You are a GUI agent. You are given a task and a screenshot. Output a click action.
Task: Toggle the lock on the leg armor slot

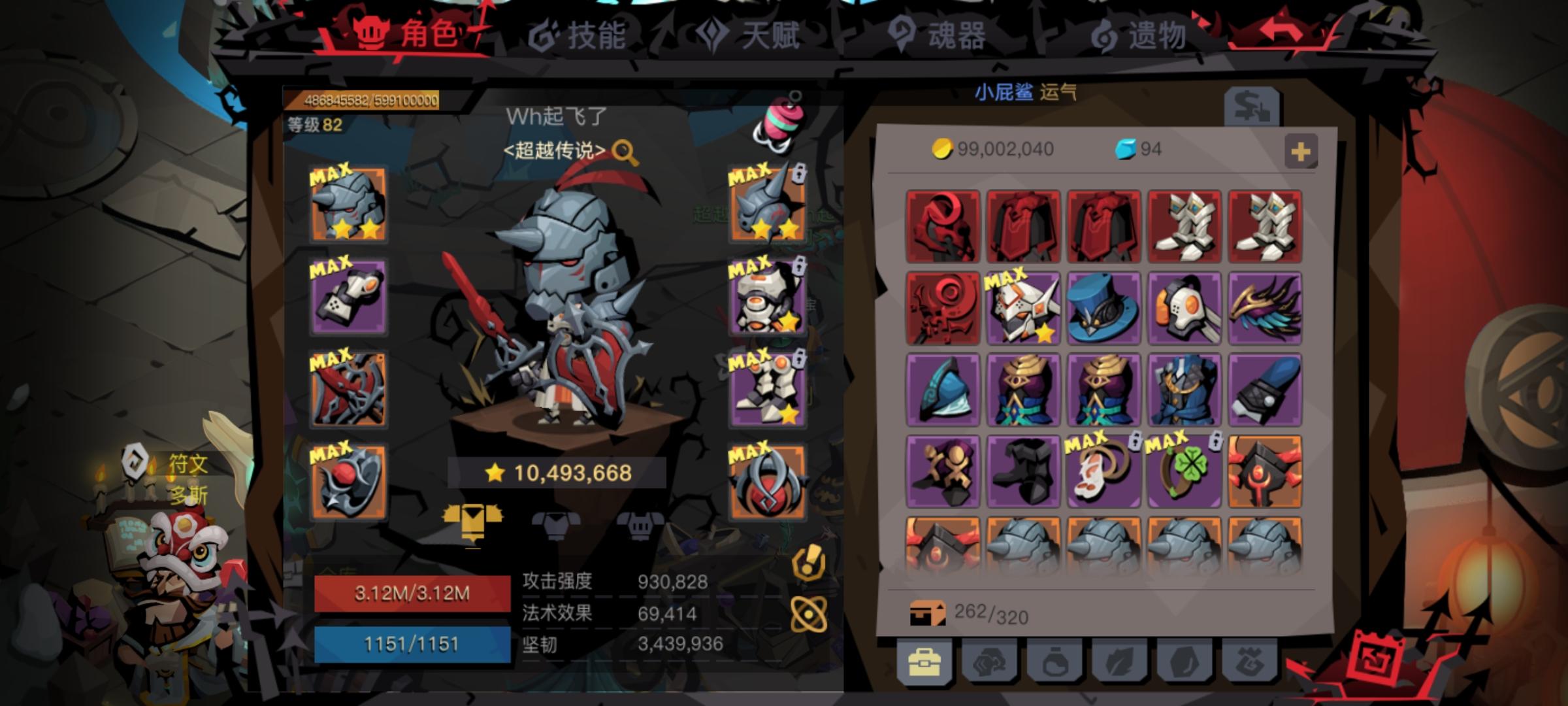pos(800,357)
